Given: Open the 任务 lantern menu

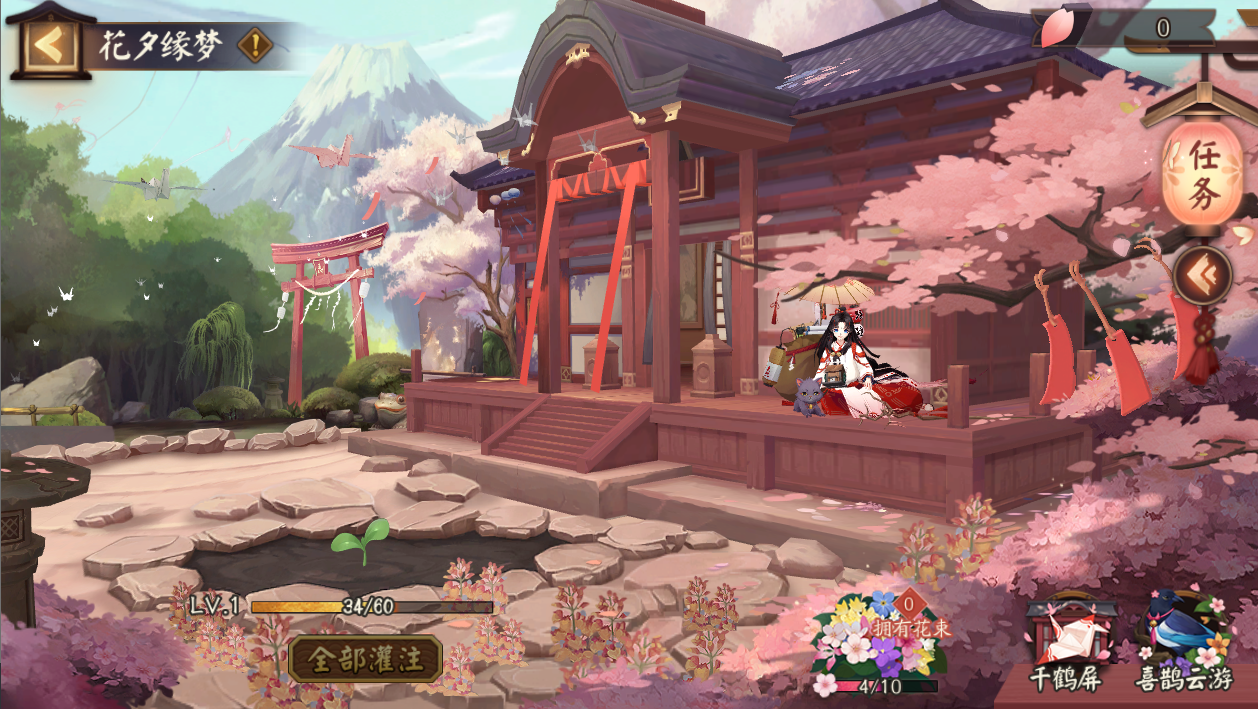Looking at the screenshot, I should click(x=1202, y=172).
